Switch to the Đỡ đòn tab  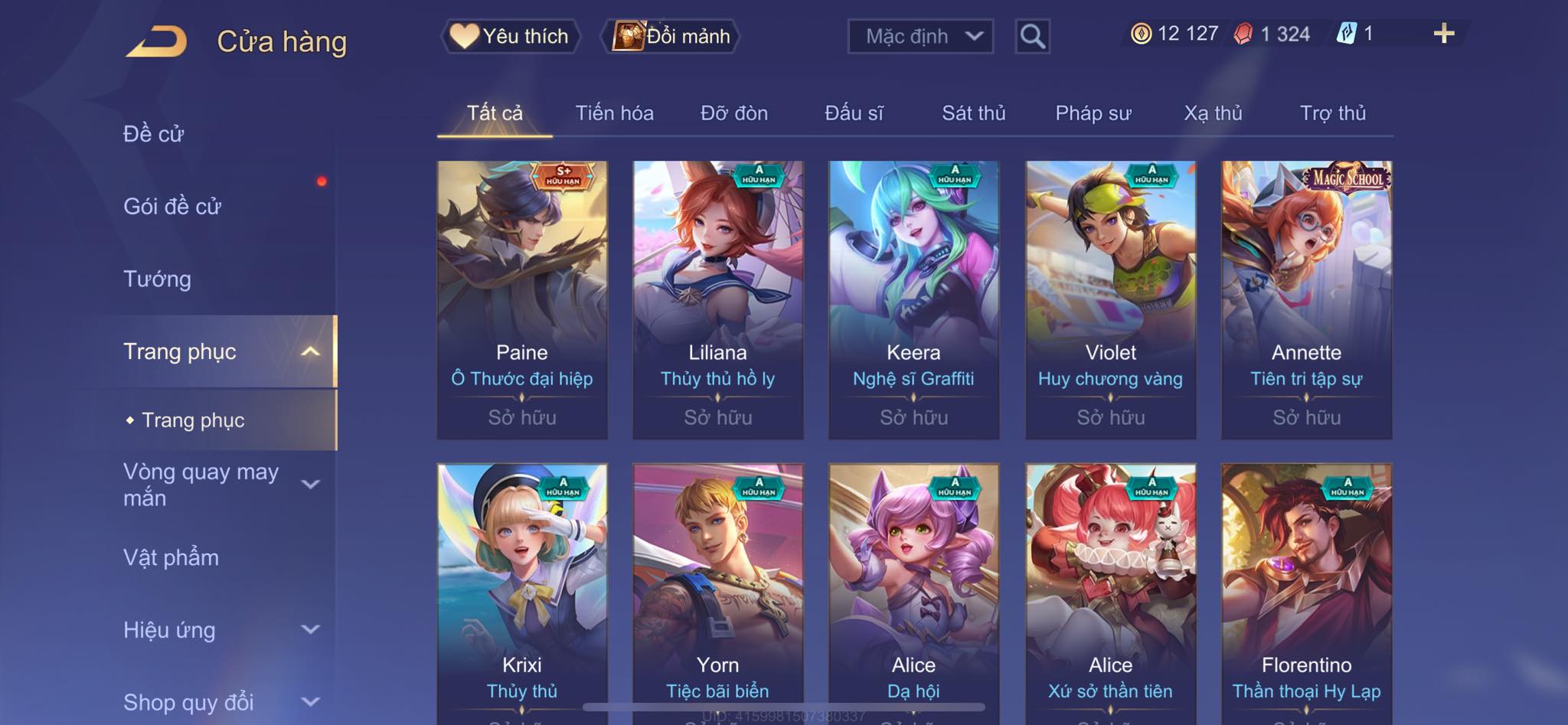(733, 113)
